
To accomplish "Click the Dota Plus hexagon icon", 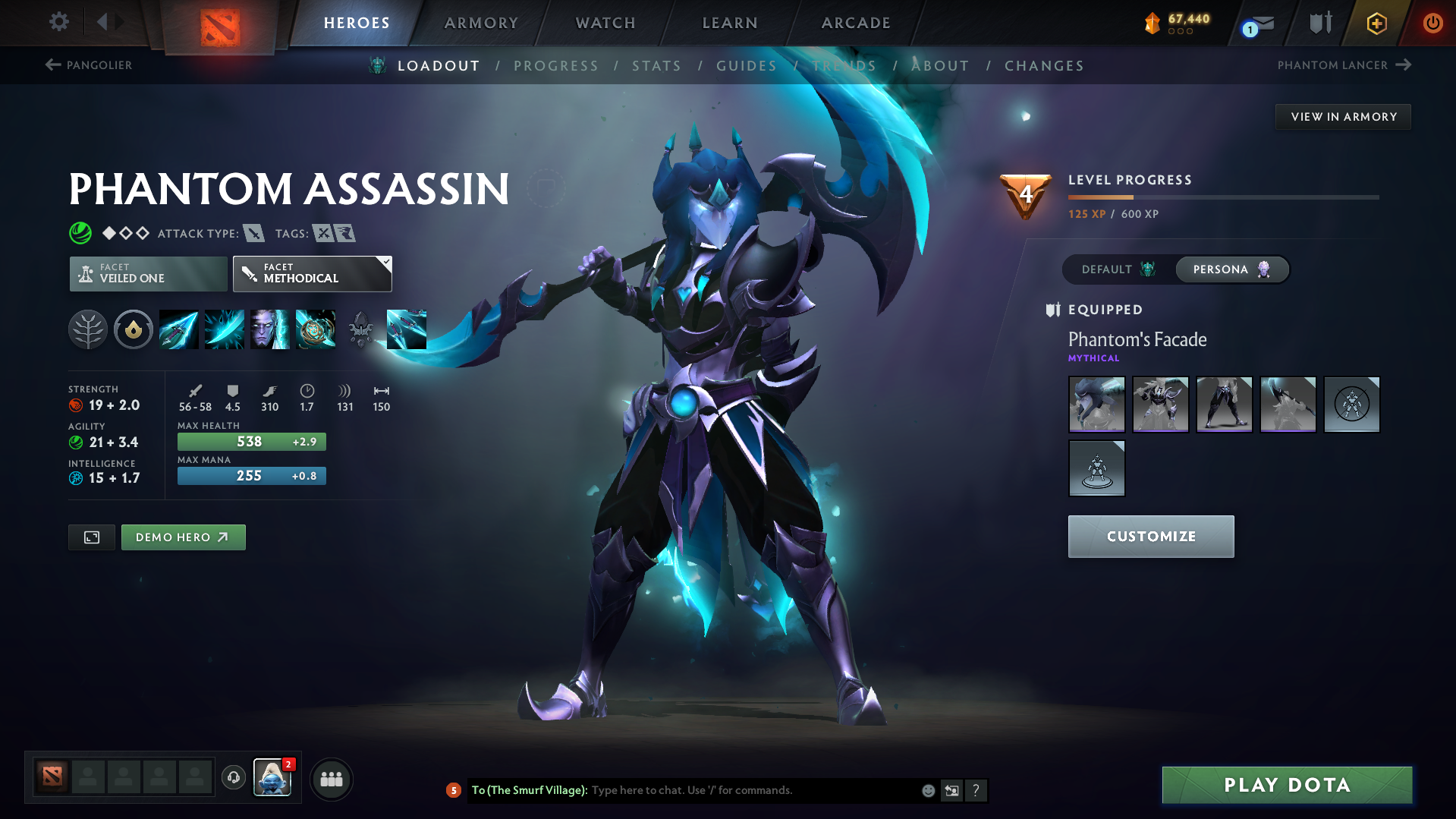I will point(1375,23).
